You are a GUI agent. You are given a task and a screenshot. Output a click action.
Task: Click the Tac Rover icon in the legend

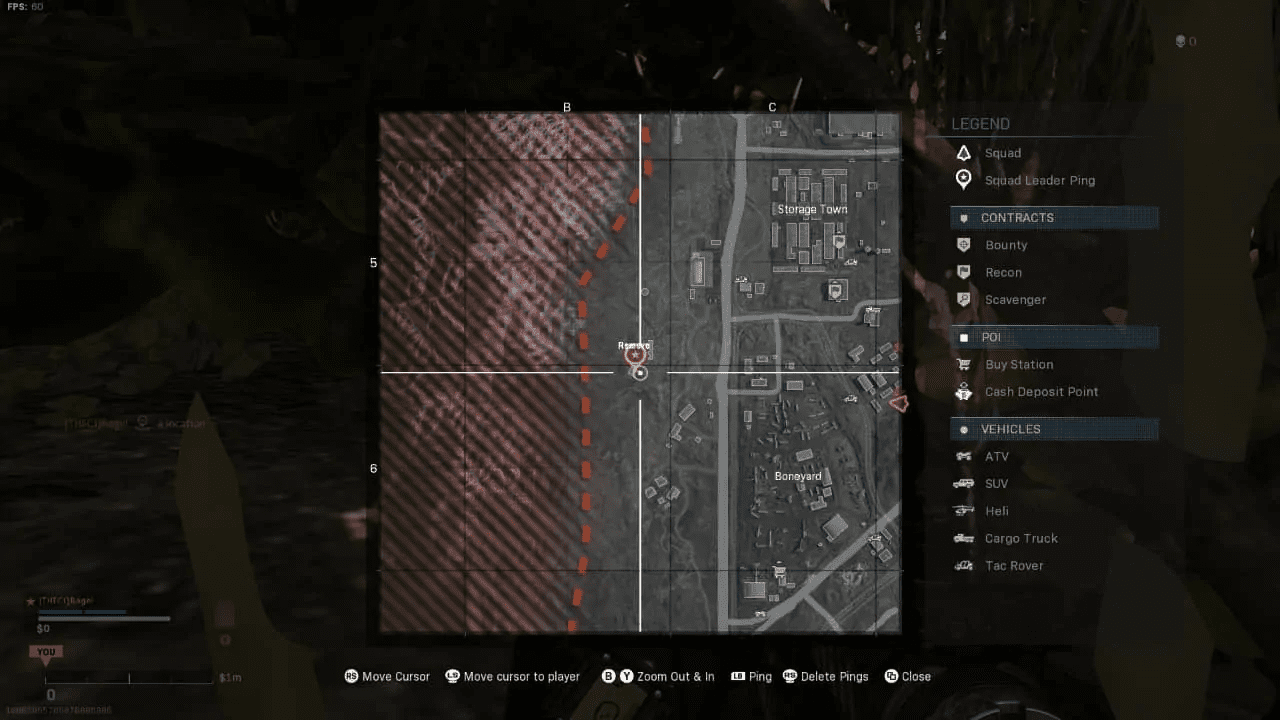[963, 565]
